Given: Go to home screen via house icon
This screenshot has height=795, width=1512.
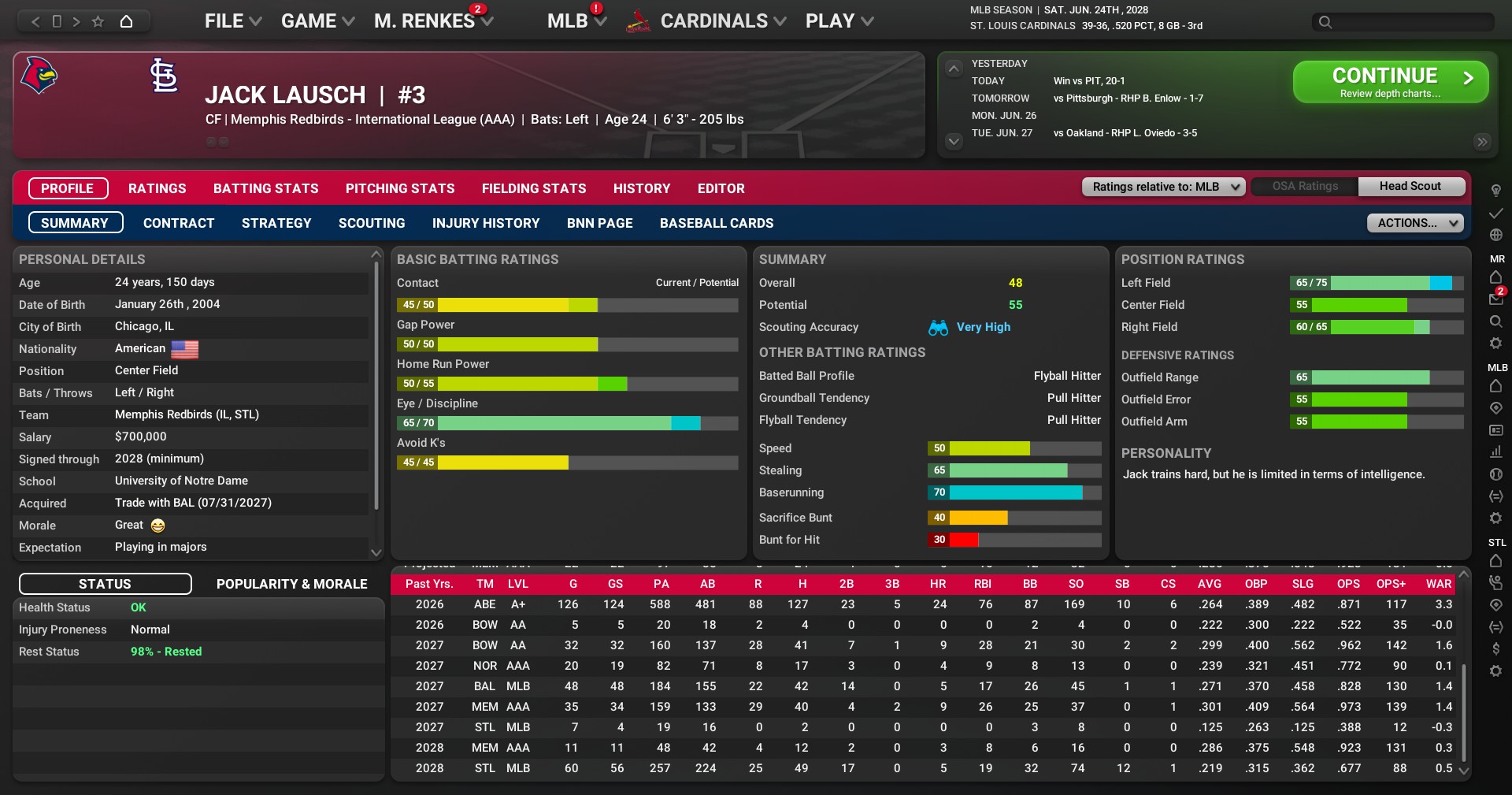Looking at the screenshot, I should [x=126, y=21].
